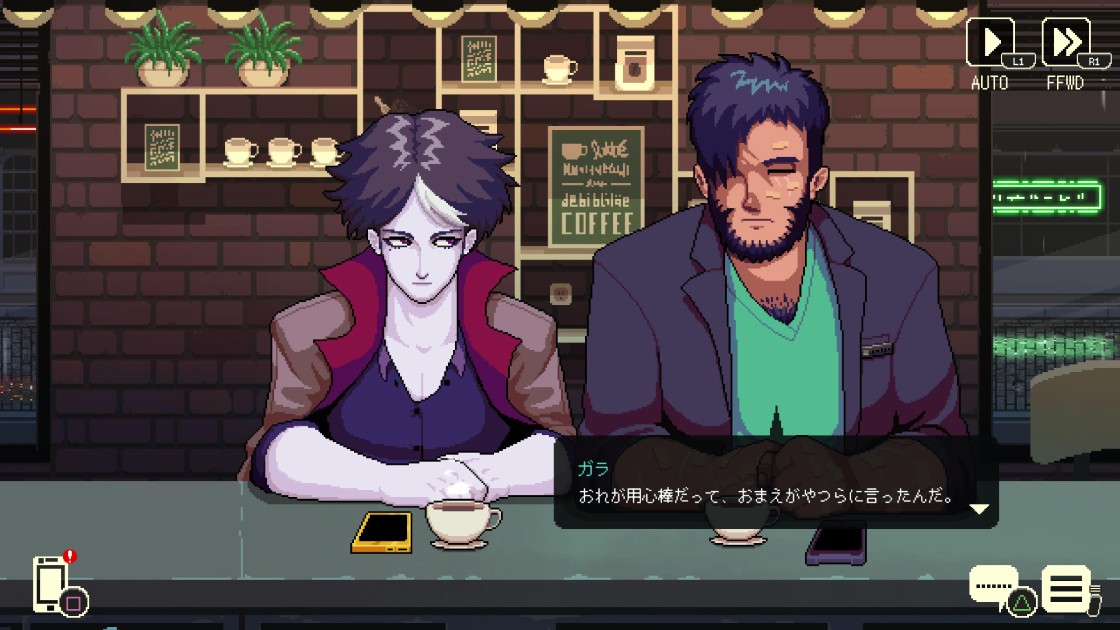Open the menu list icon
Viewport: 1120px width, 630px height.
1066,588
